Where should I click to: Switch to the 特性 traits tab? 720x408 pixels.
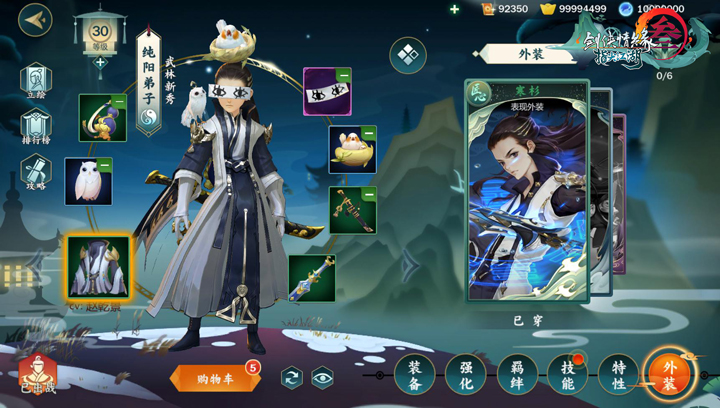618,374
